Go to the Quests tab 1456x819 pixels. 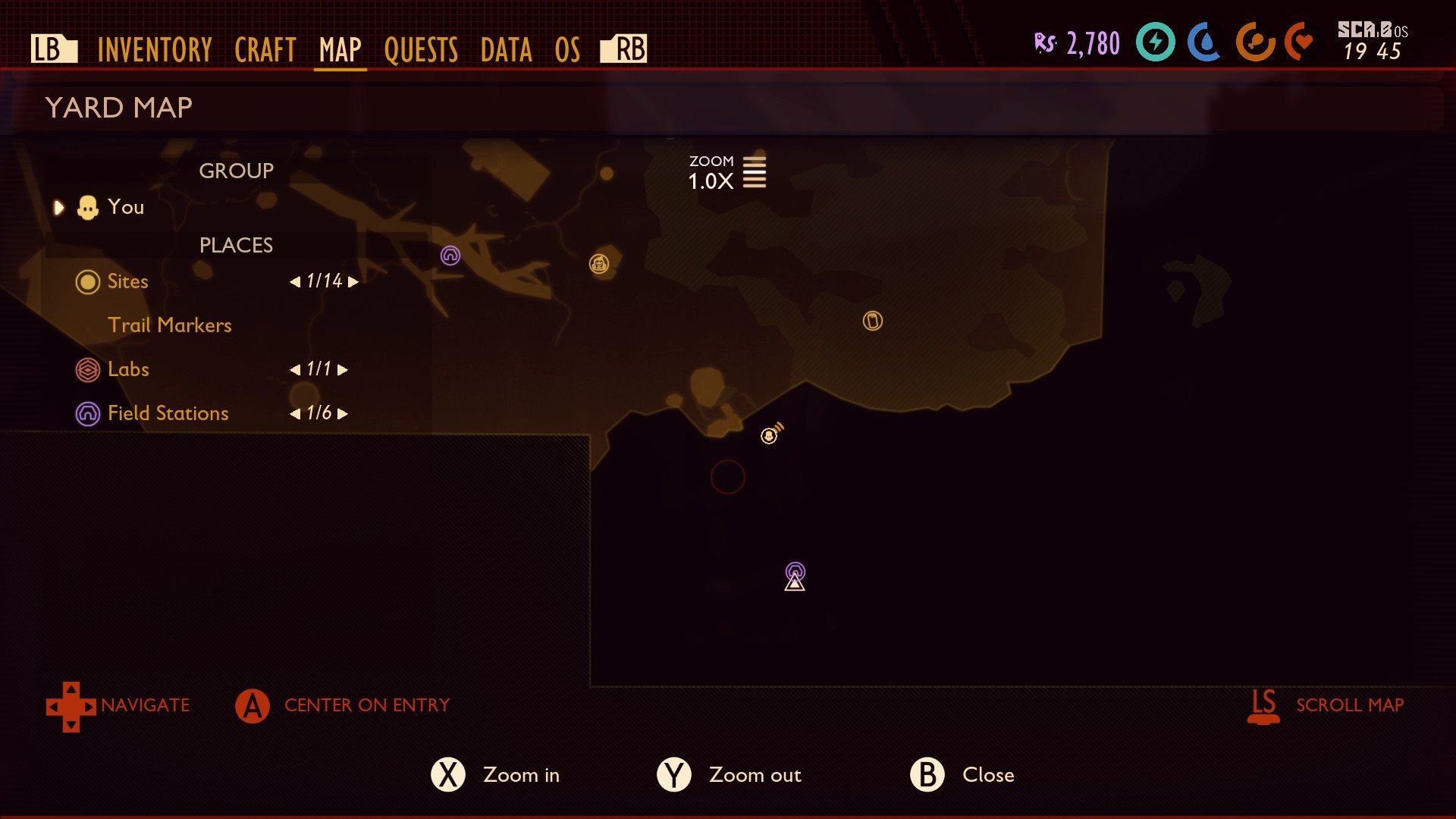pos(421,50)
